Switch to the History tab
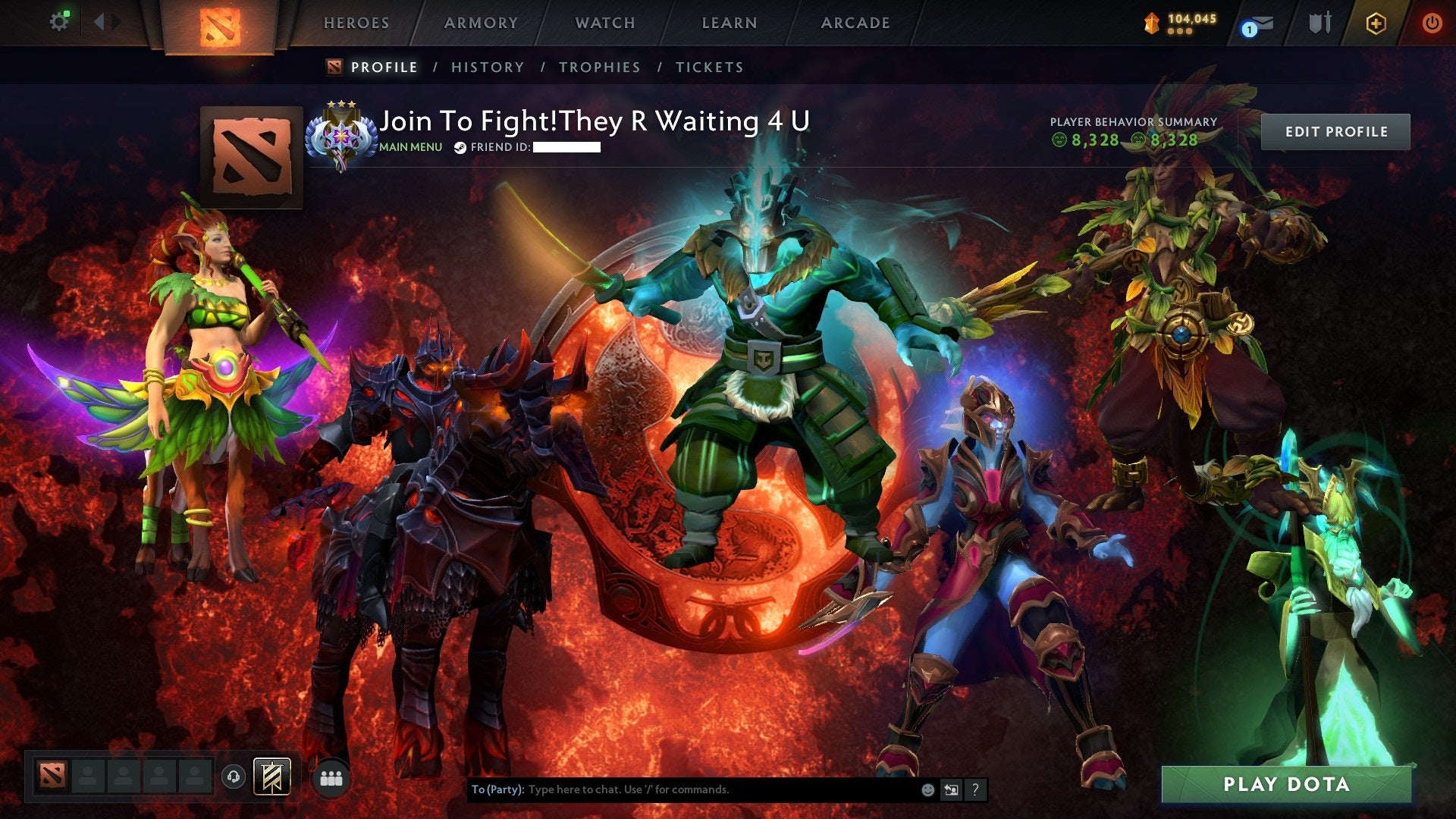1456x819 pixels. coord(487,67)
